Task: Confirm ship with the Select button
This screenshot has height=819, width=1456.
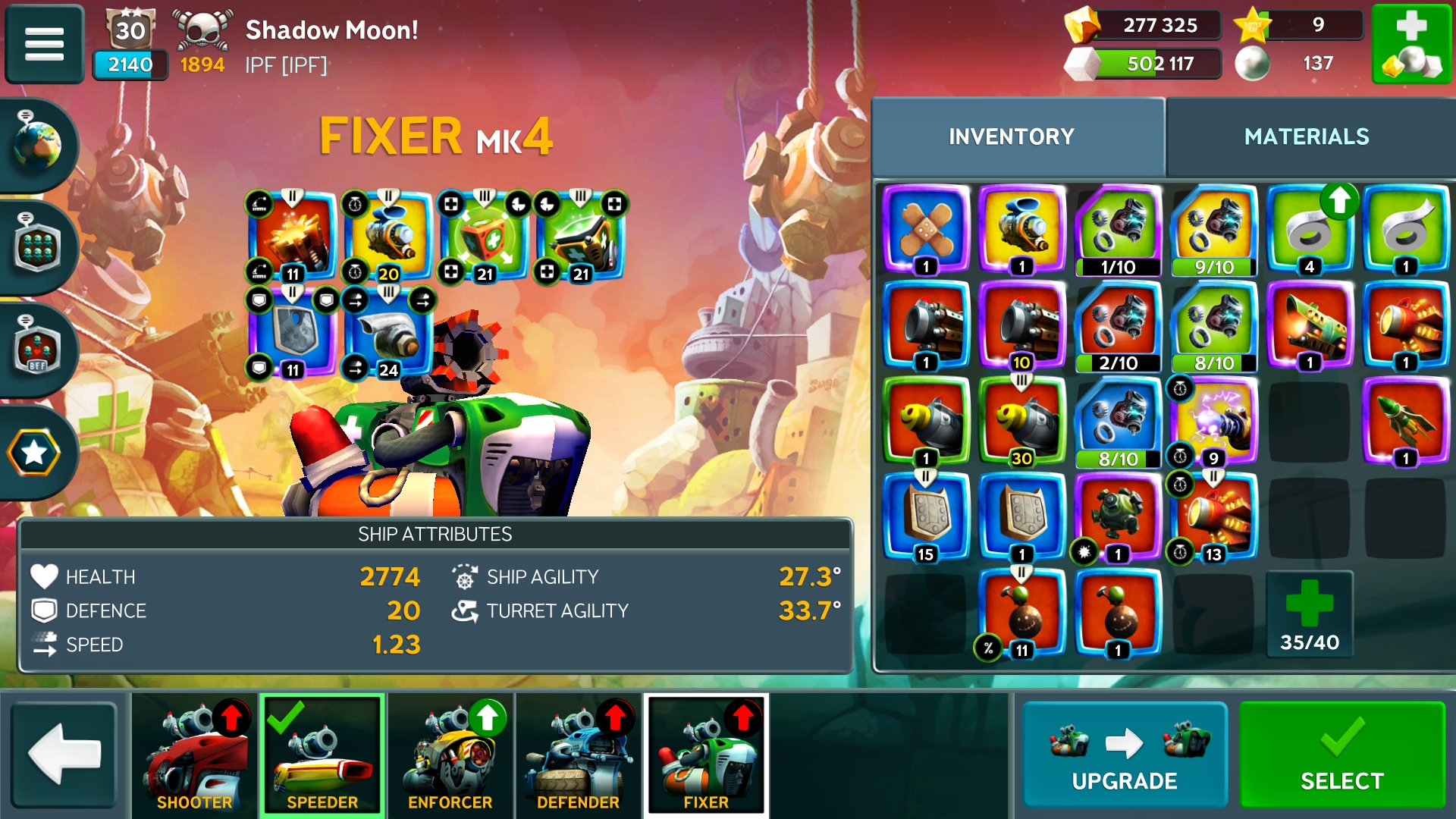Action: tap(1341, 755)
